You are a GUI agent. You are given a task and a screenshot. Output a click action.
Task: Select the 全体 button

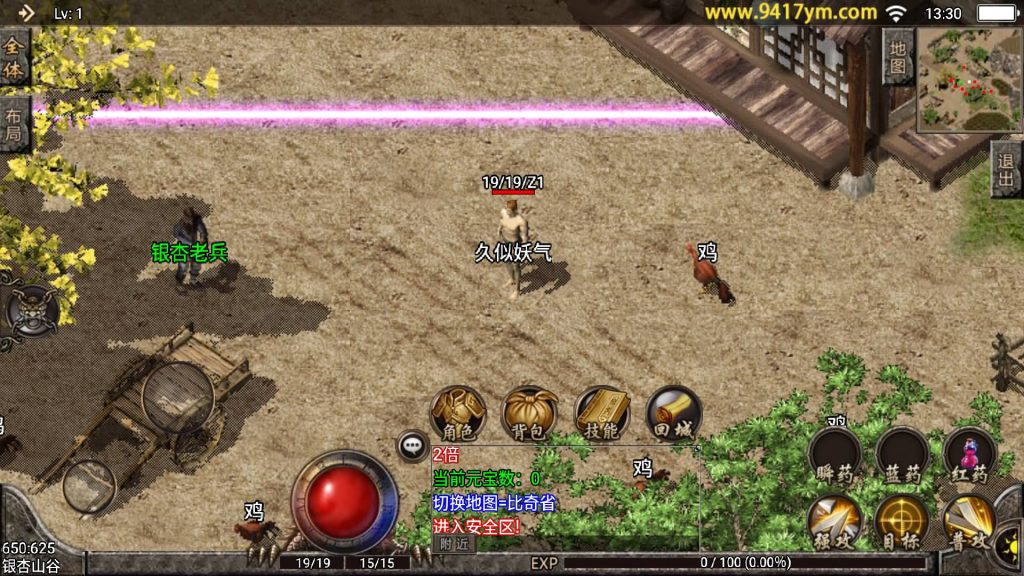(x=14, y=58)
